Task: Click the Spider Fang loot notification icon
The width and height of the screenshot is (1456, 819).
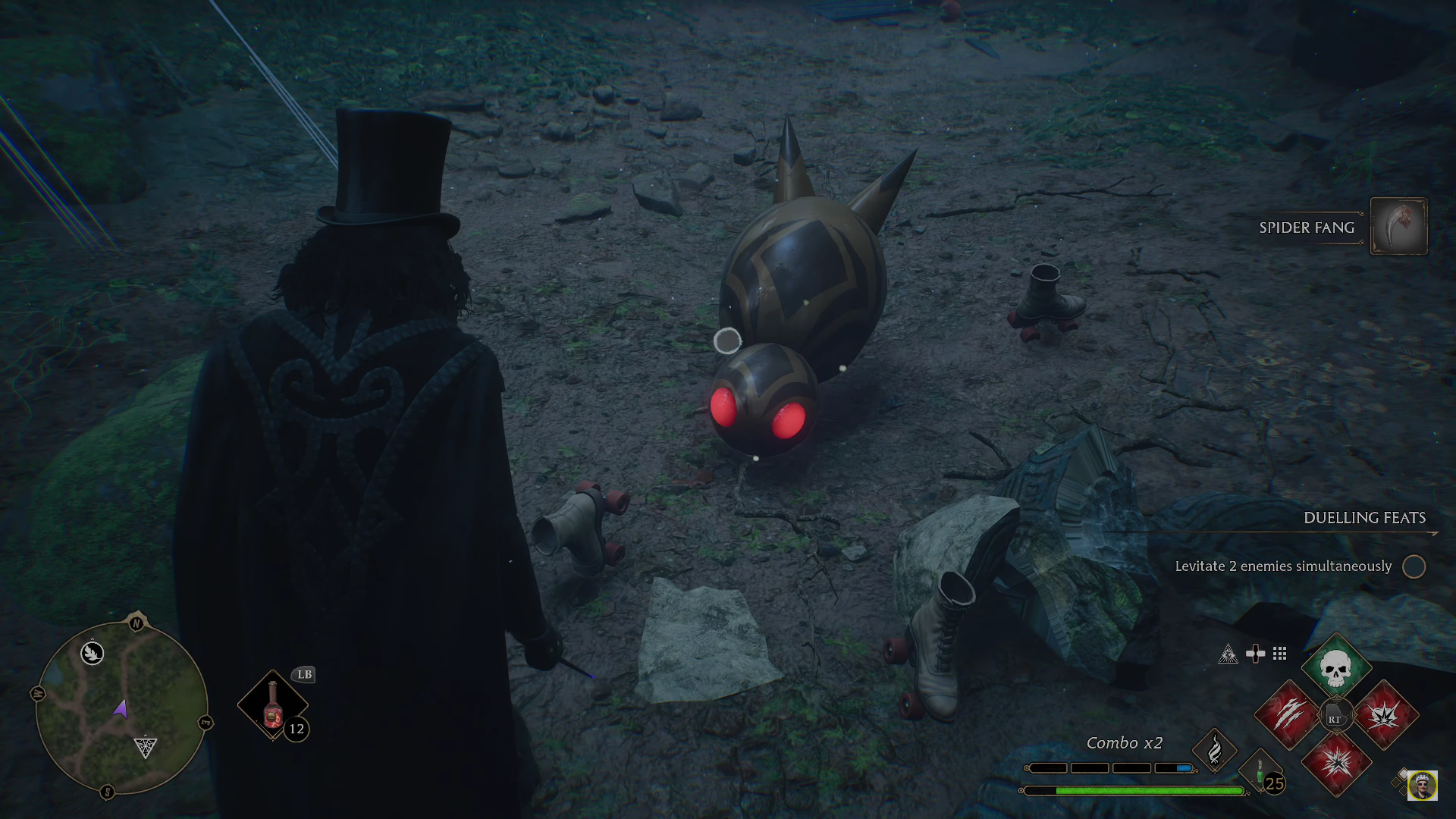Action: pyautogui.click(x=1398, y=227)
